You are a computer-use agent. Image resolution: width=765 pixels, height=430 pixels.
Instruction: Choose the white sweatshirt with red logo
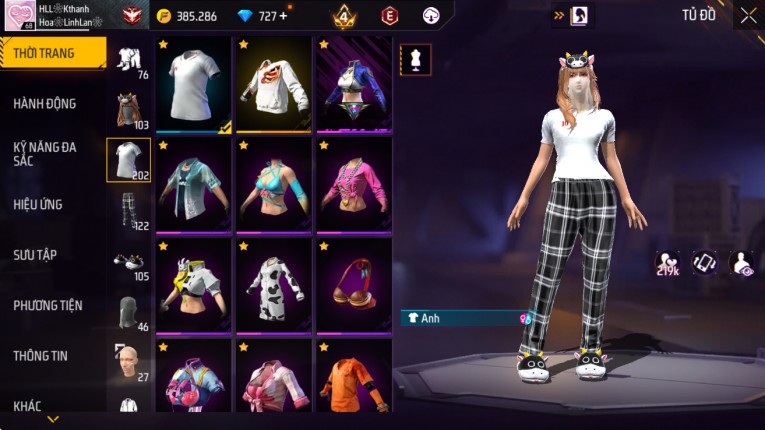274,85
